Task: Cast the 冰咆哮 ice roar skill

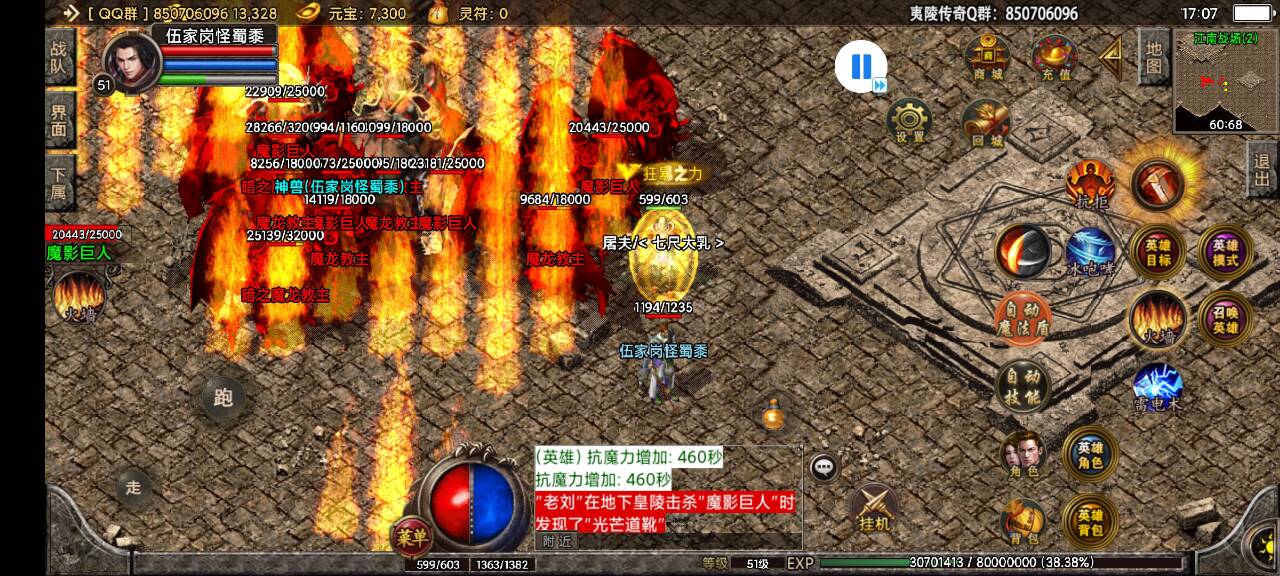Action: click(1090, 251)
